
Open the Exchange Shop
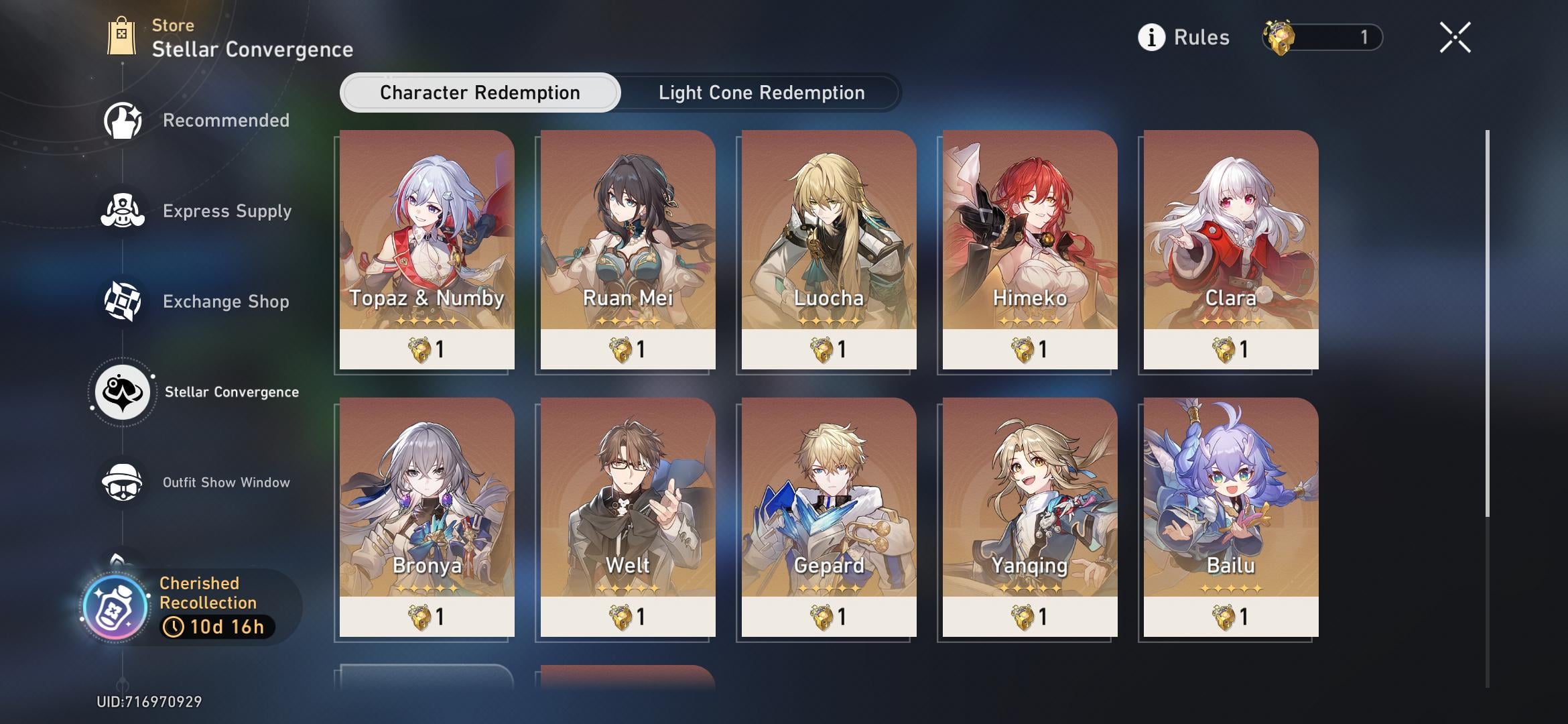tap(197, 302)
